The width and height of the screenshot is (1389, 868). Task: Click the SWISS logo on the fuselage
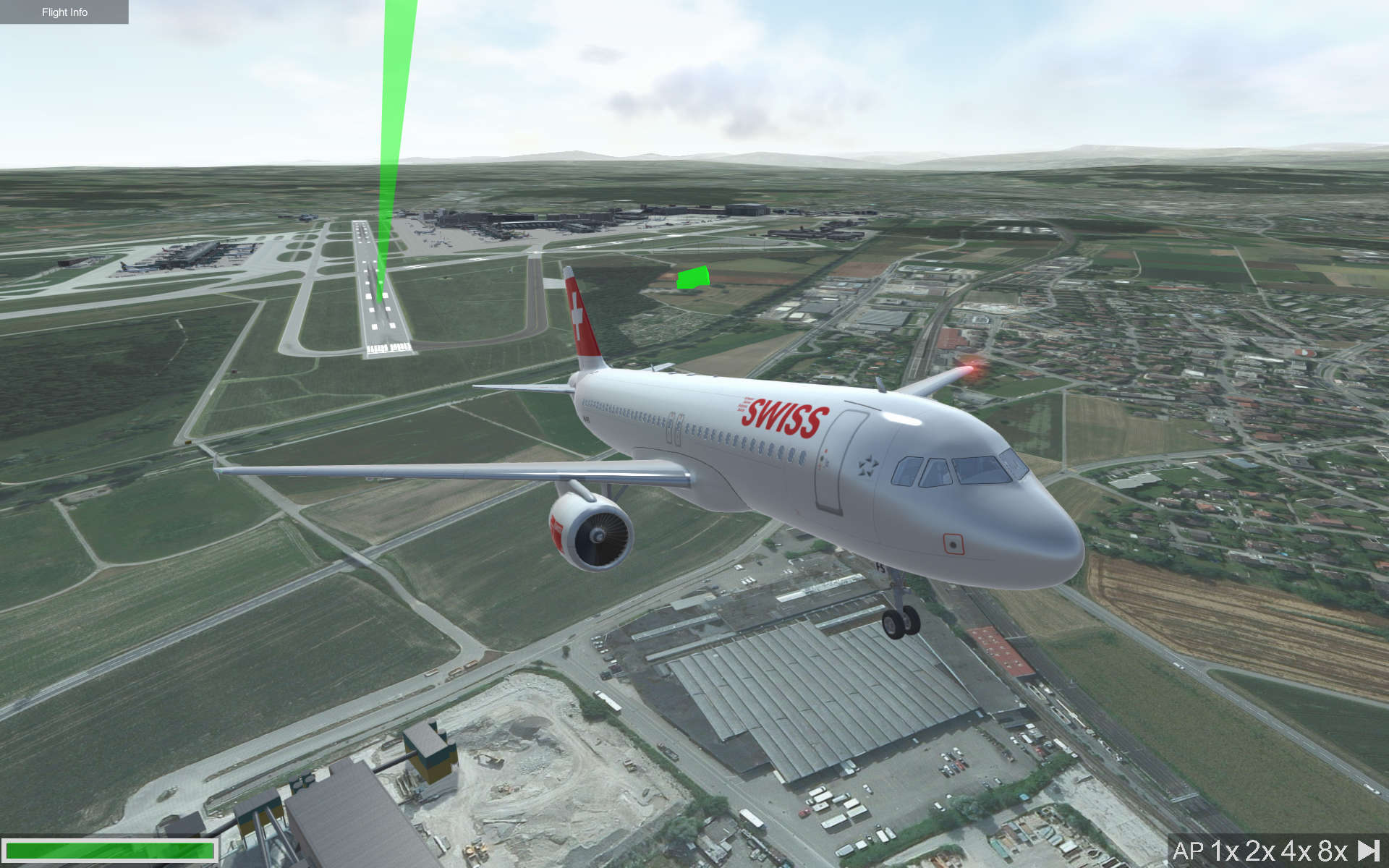click(783, 416)
